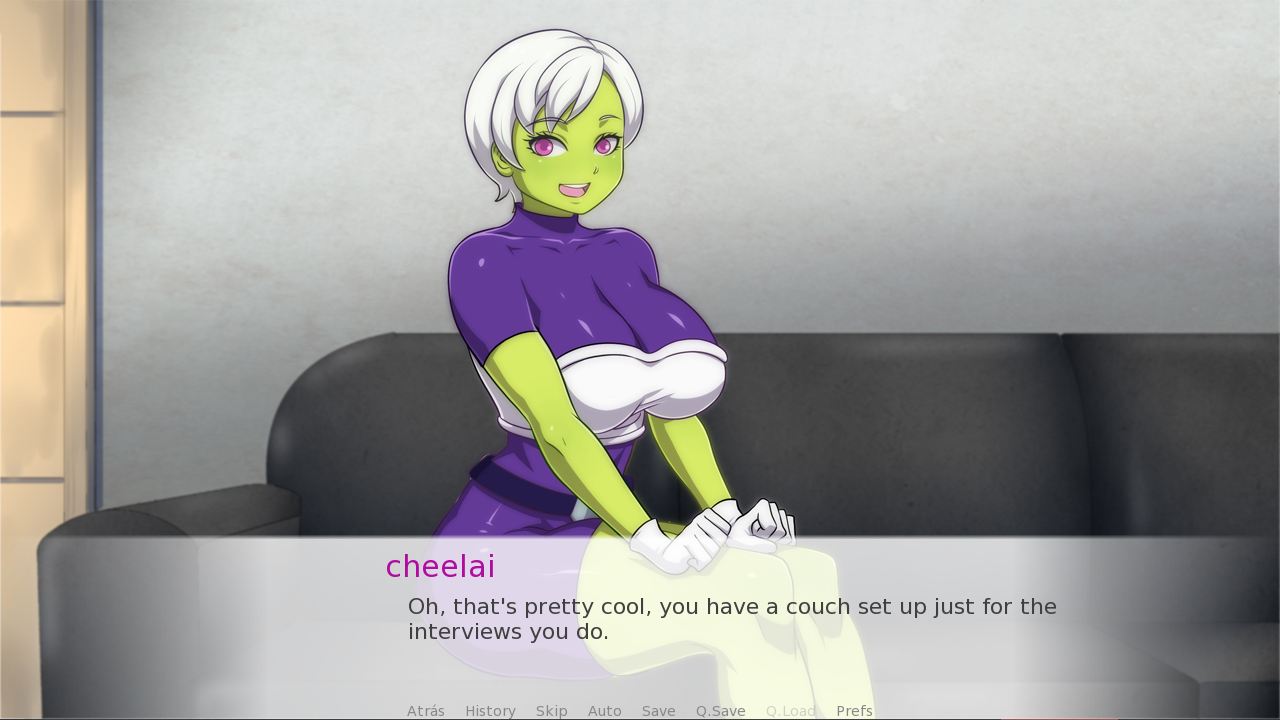This screenshot has height=720, width=1280.
Task: Click "Atrás" to go back one line
Action: pyautogui.click(x=425, y=711)
